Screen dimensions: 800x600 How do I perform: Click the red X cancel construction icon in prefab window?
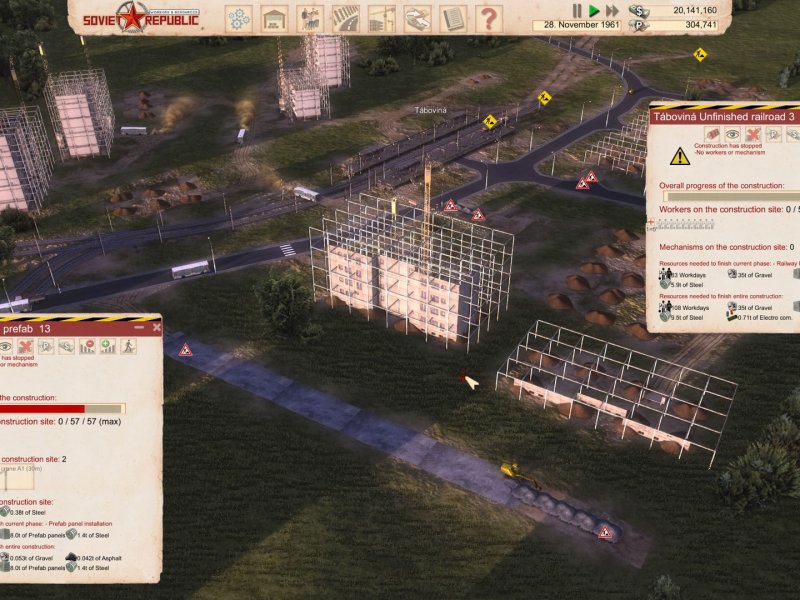pyautogui.click(x=24, y=346)
